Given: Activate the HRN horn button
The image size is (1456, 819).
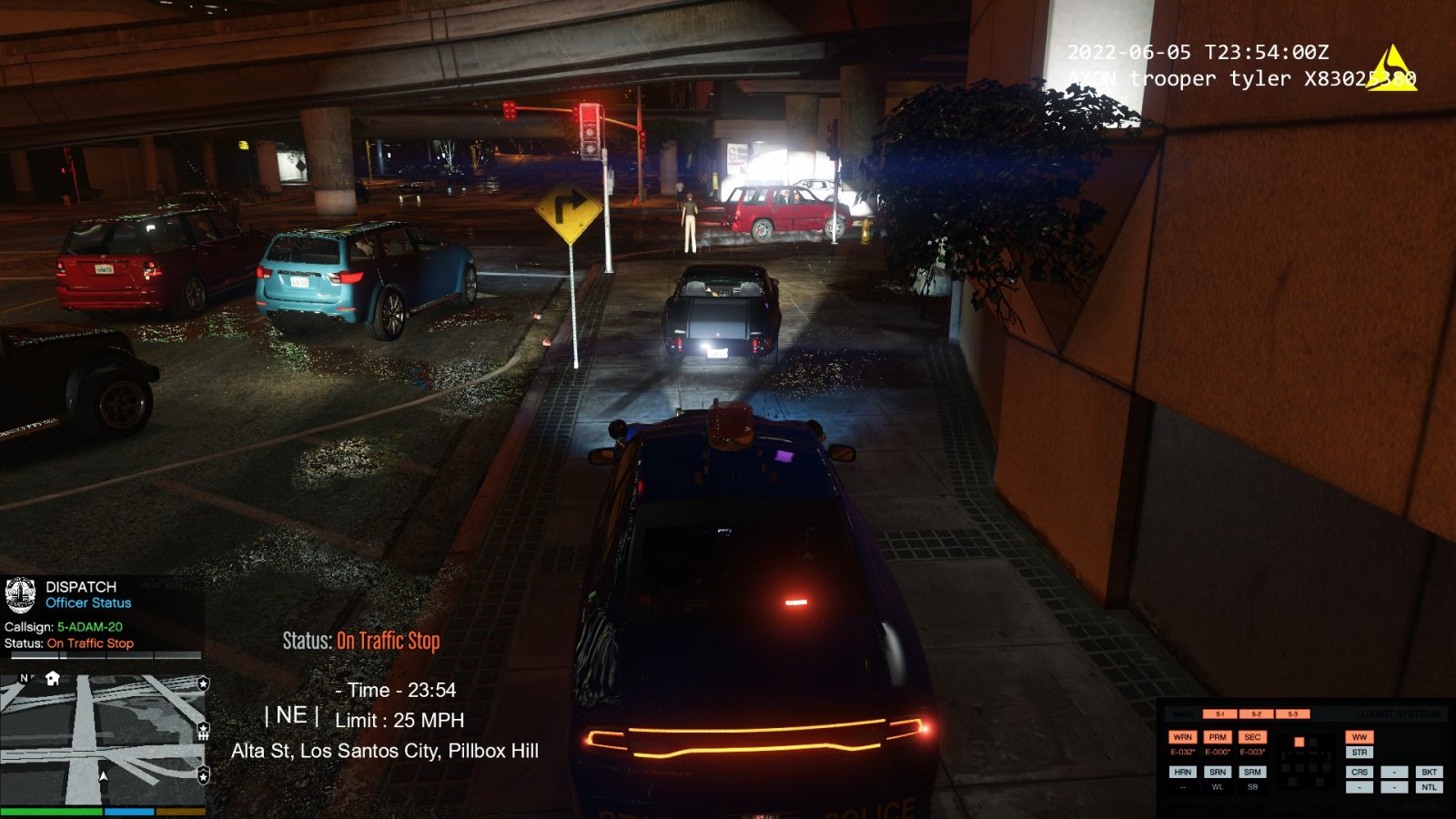Looking at the screenshot, I should coord(1182,772).
